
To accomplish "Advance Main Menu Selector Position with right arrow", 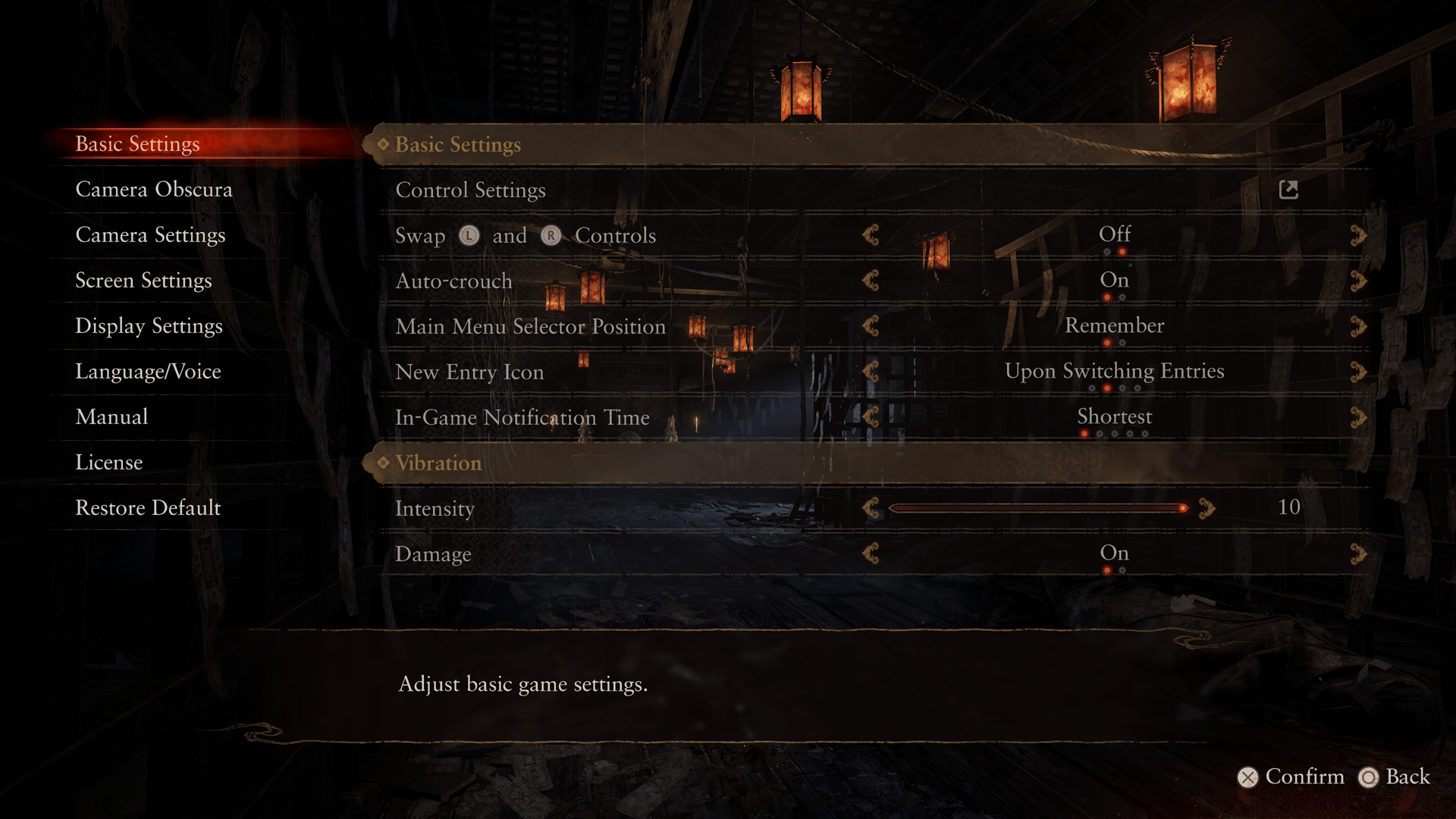I will 1357,326.
